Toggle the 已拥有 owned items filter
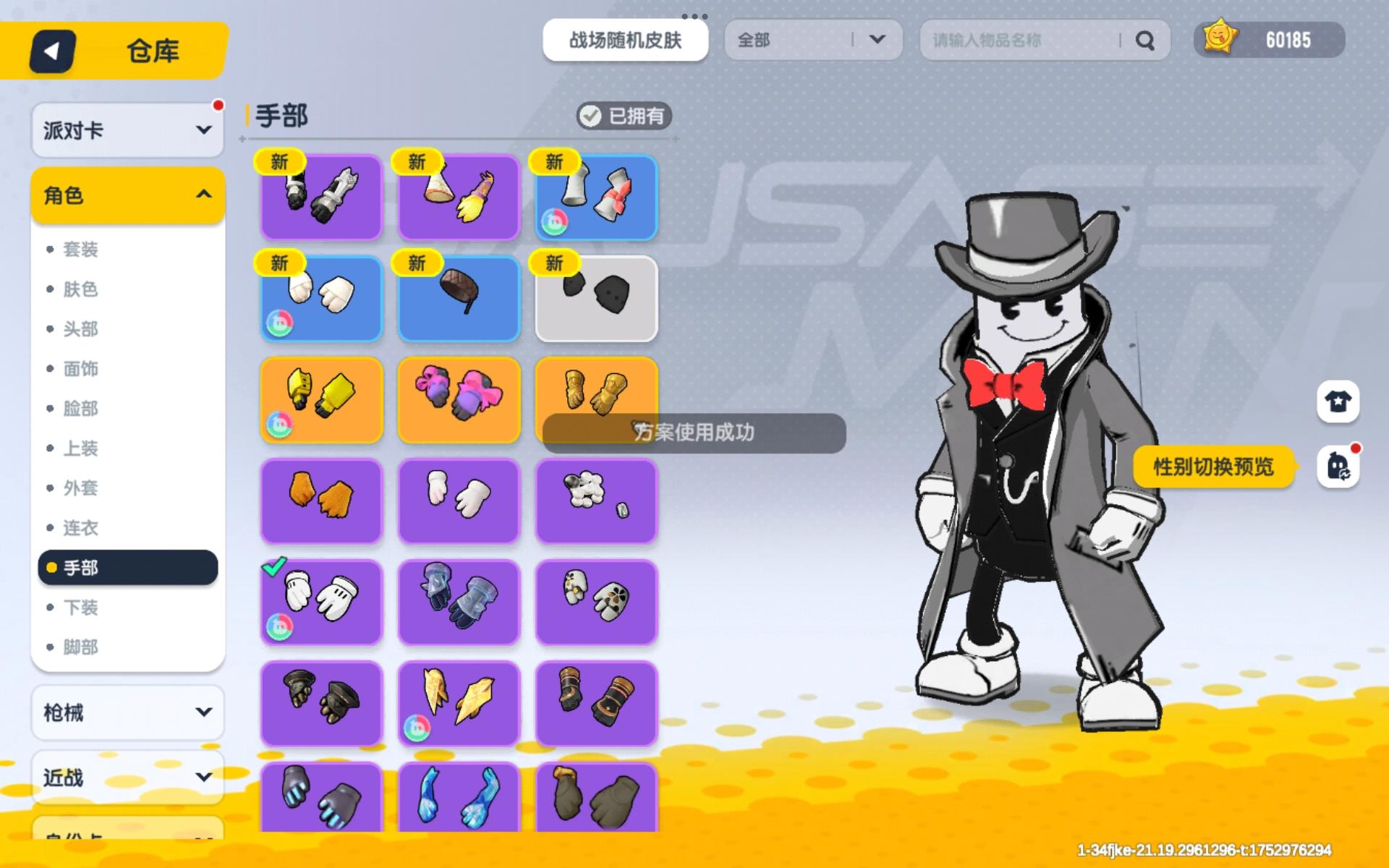 click(624, 116)
